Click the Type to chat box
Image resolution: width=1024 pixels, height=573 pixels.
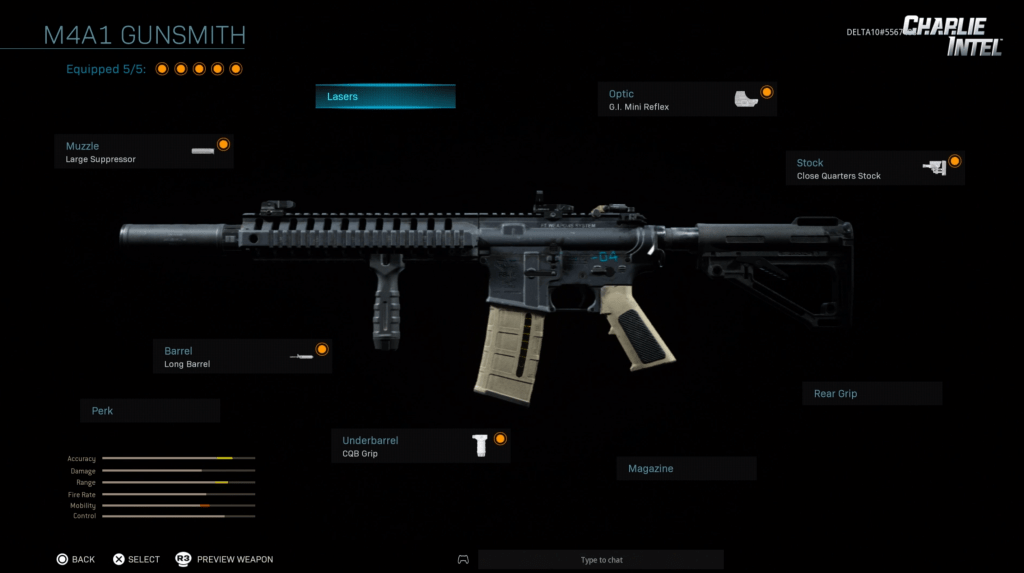600,560
